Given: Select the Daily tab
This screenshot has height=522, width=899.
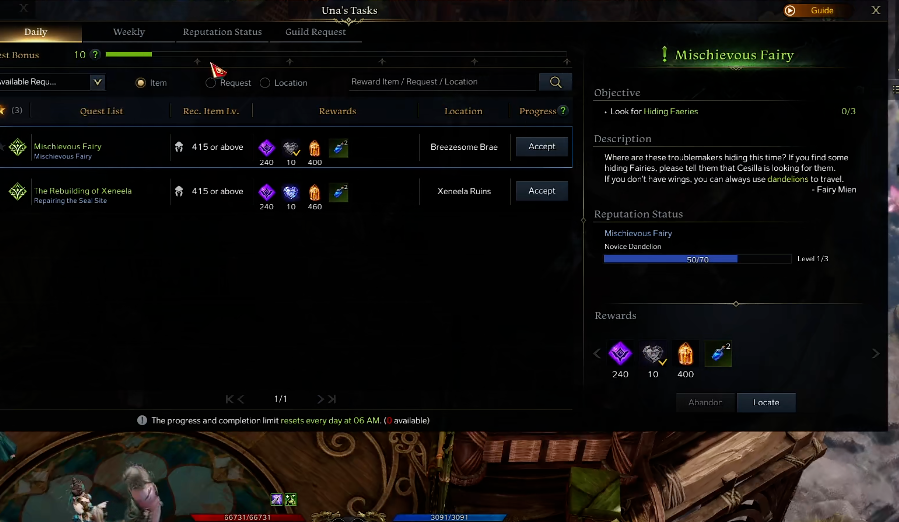Looking at the screenshot, I should (35, 32).
